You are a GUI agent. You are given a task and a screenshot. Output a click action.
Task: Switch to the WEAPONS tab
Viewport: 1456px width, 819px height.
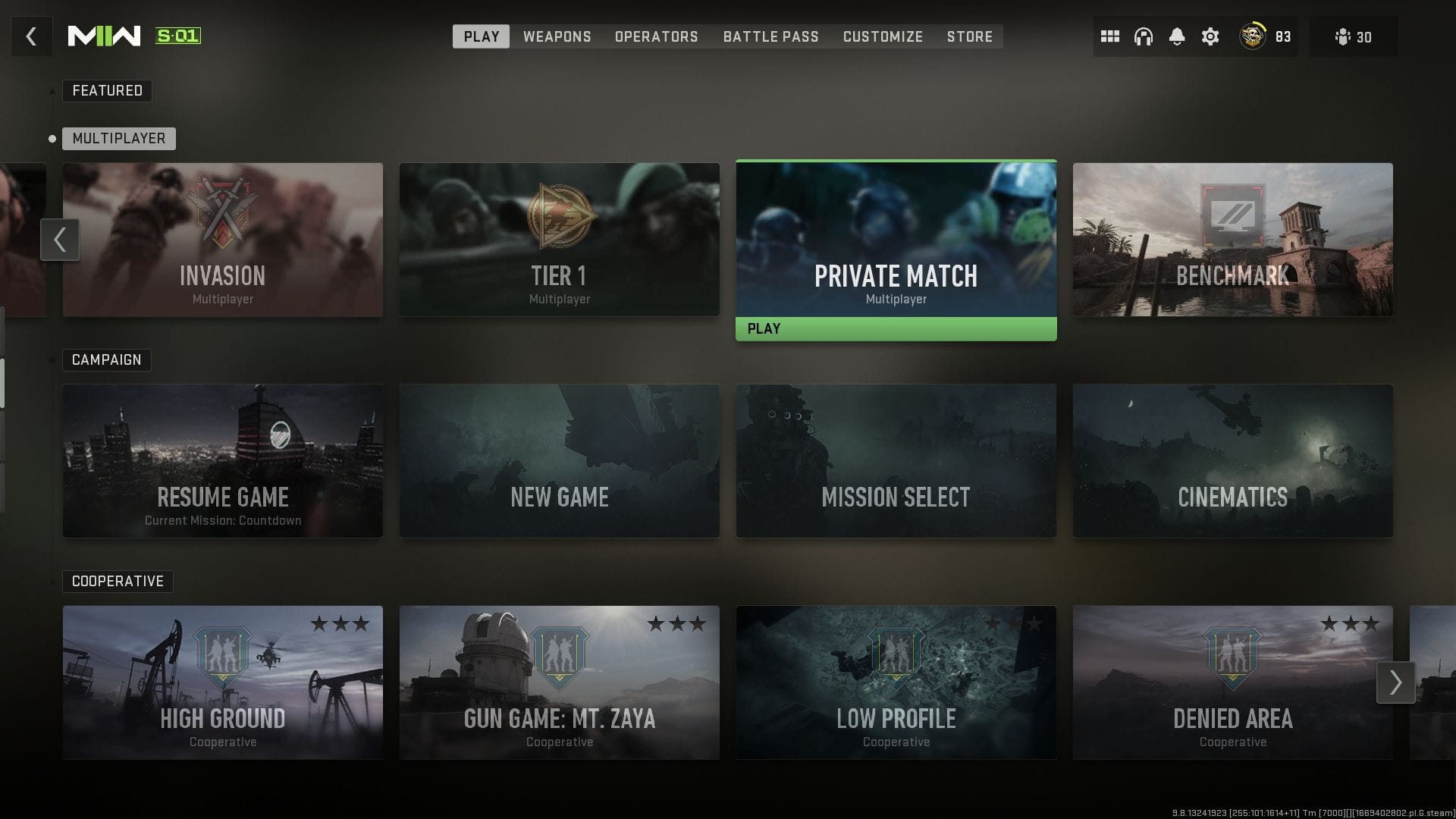coord(557,36)
